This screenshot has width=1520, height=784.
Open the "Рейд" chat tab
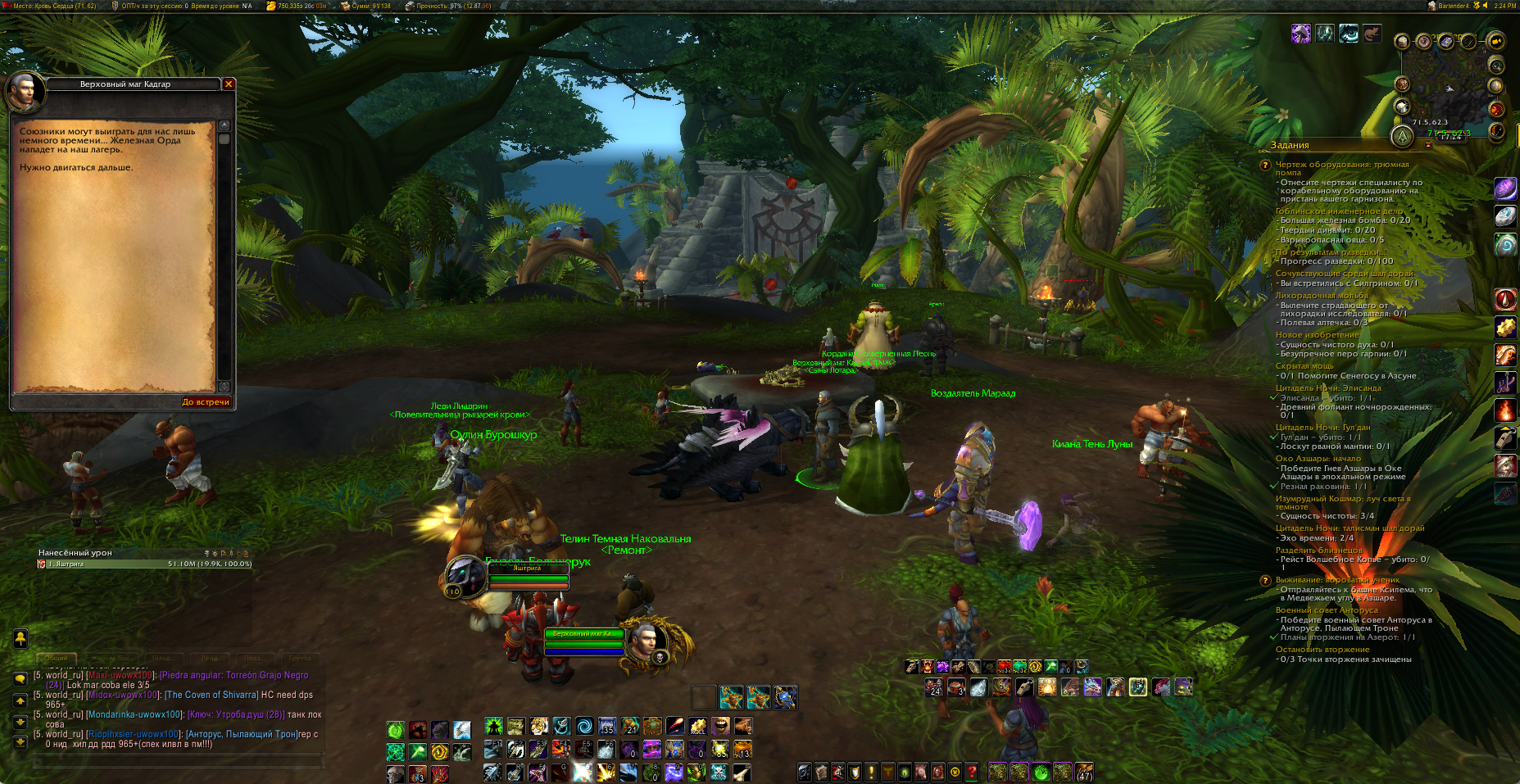210,658
